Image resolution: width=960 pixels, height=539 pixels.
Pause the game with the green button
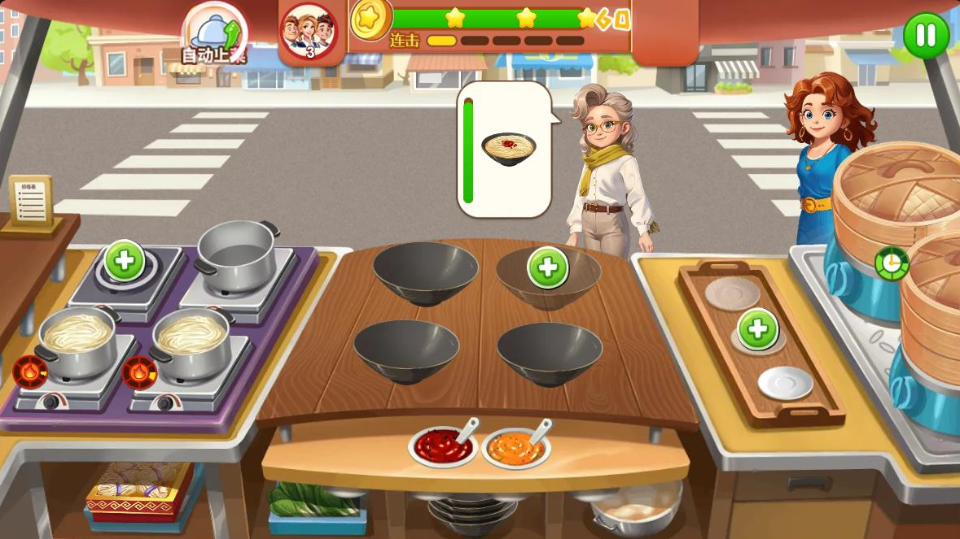926,35
